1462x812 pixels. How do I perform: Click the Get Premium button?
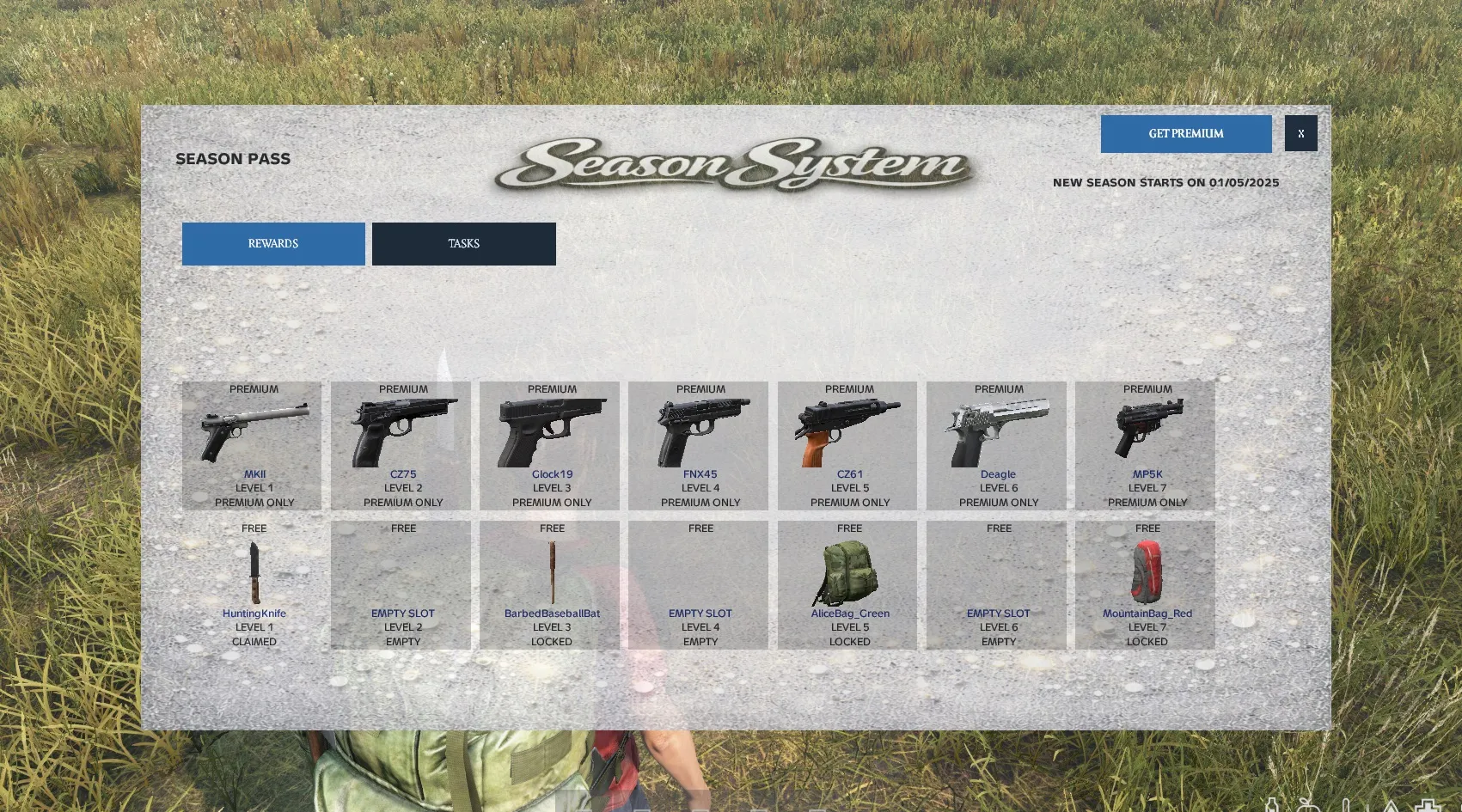tap(1185, 134)
